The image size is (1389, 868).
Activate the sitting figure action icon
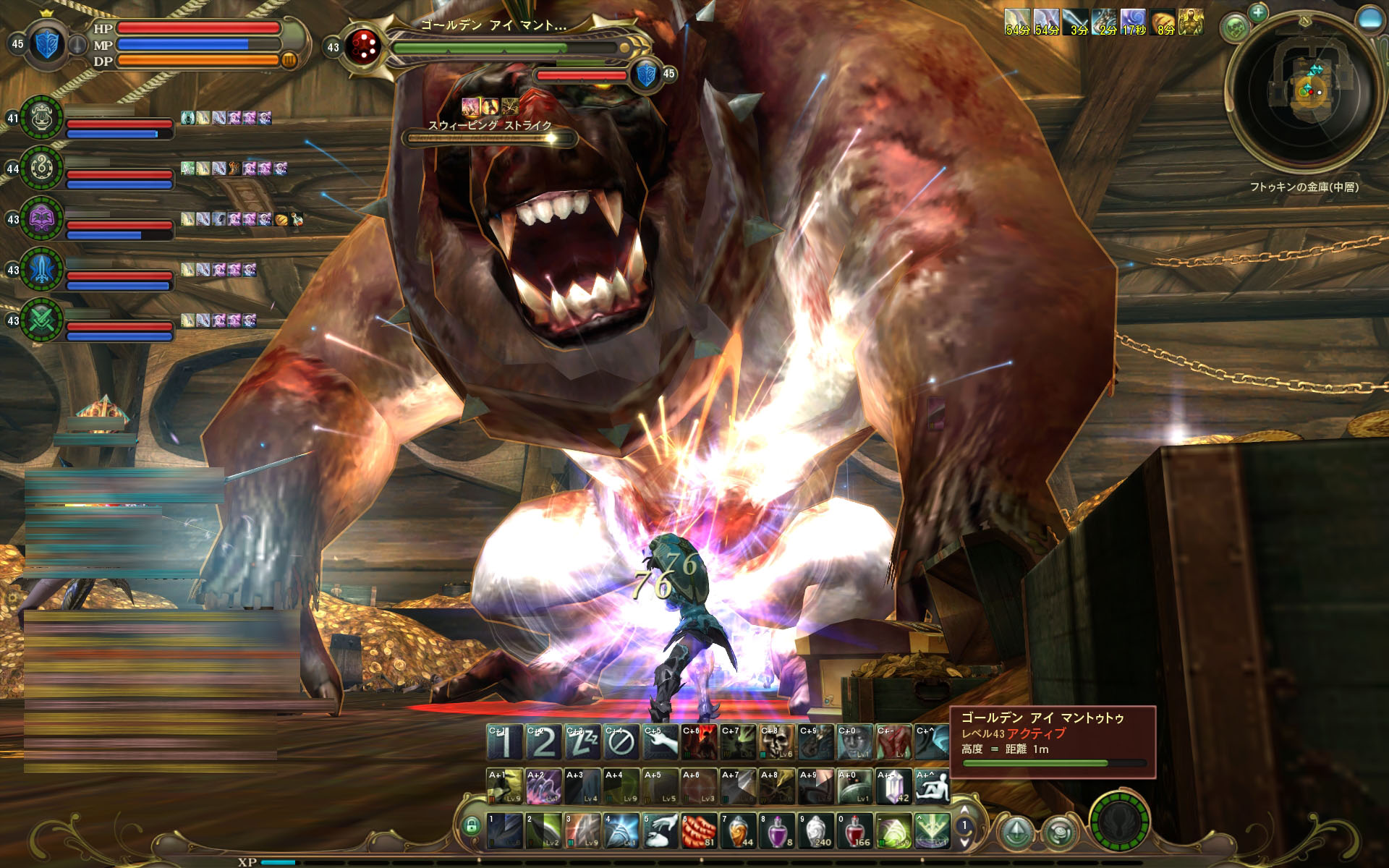tap(933, 787)
